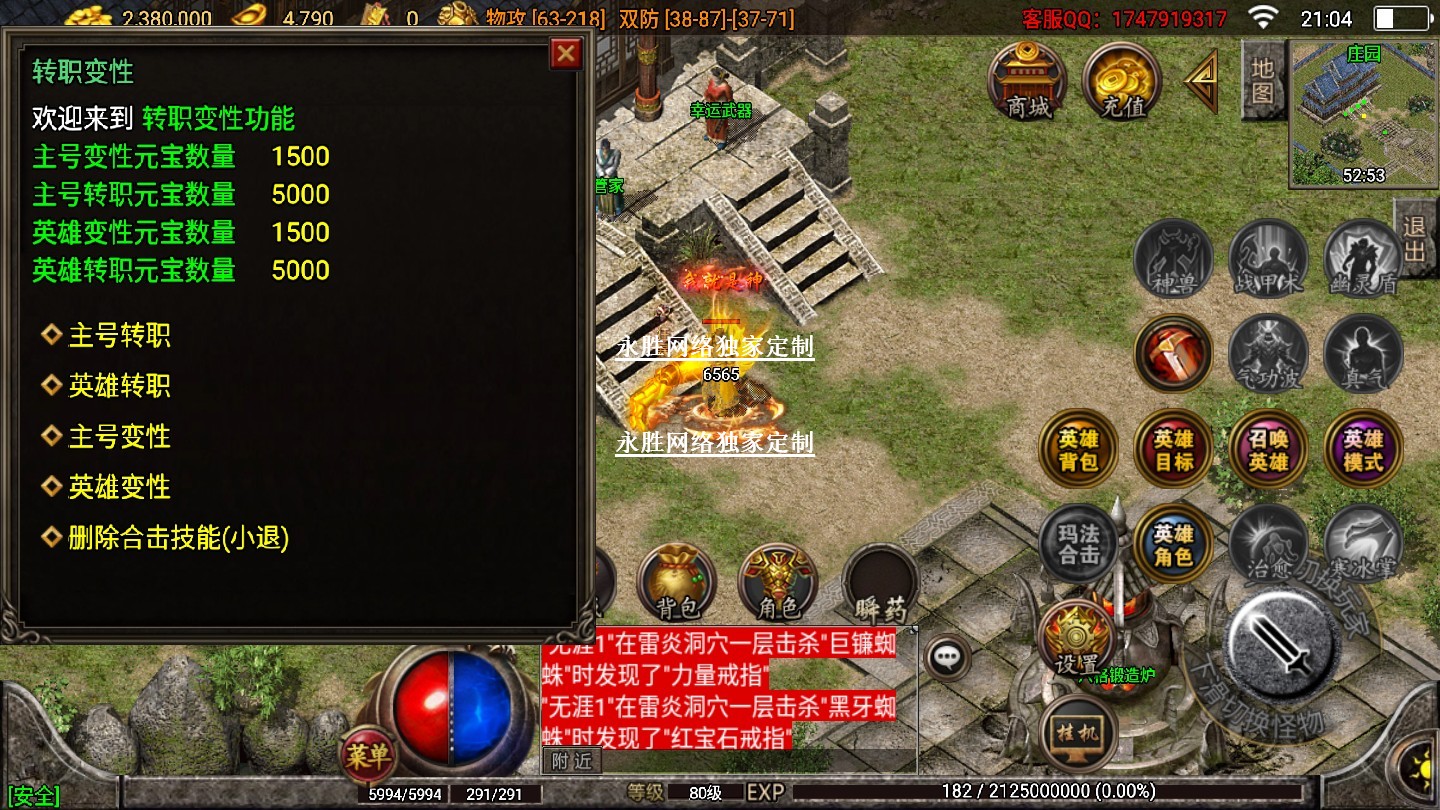Open the 英雄背包 hero bag
The image size is (1440, 810).
(x=1078, y=450)
